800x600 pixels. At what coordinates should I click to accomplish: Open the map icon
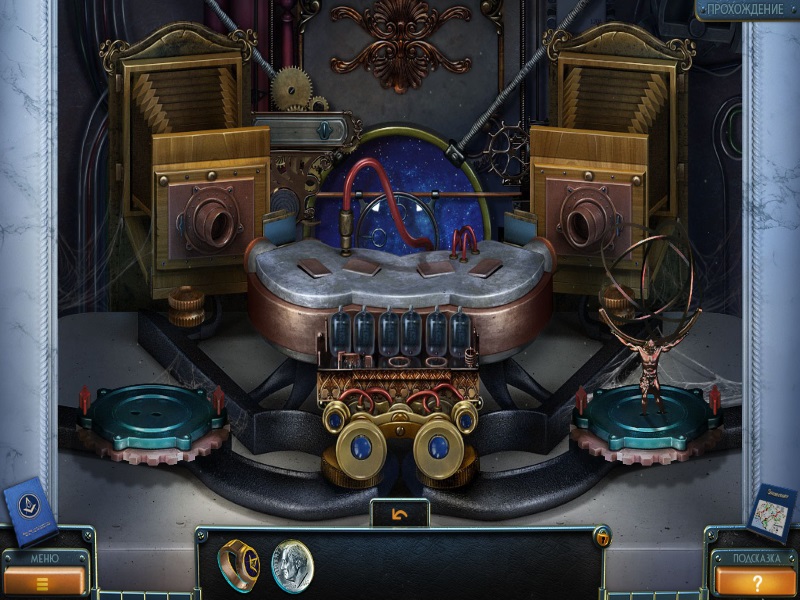[x=770, y=511]
